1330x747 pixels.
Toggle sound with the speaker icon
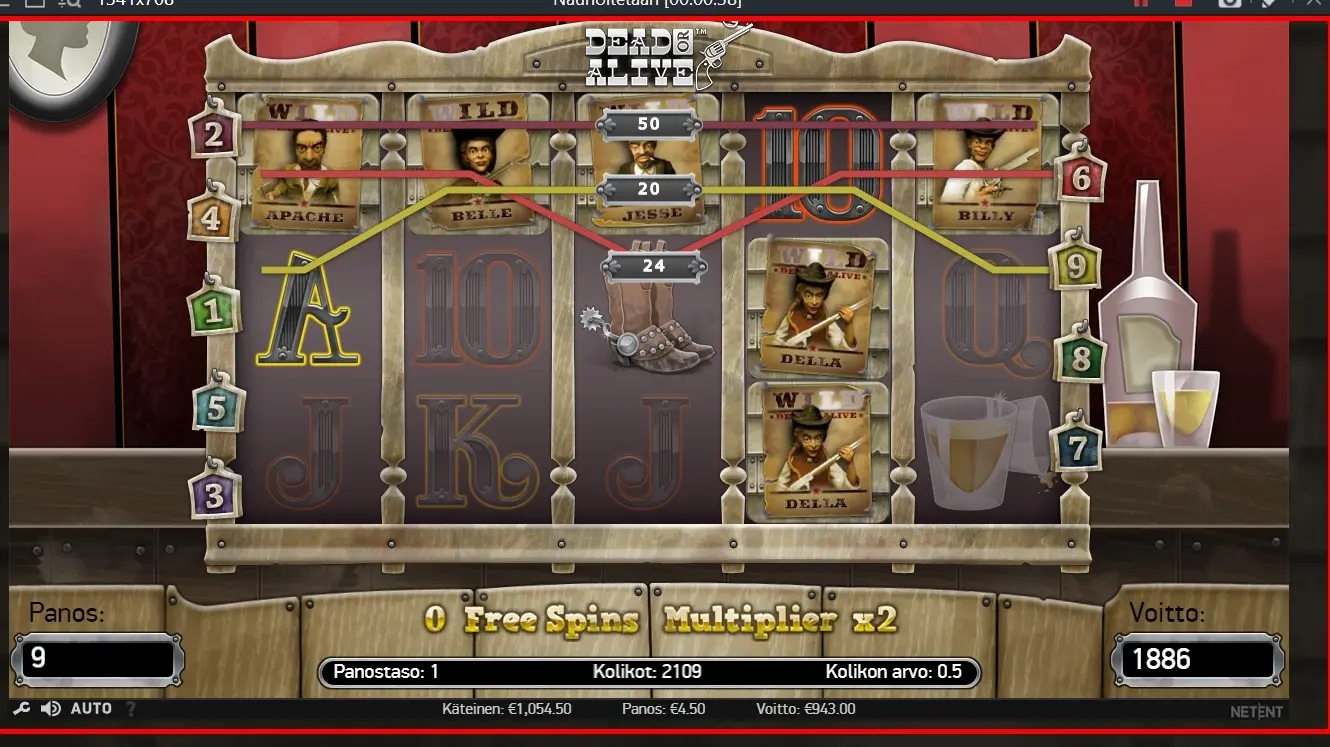pos(51,709)
